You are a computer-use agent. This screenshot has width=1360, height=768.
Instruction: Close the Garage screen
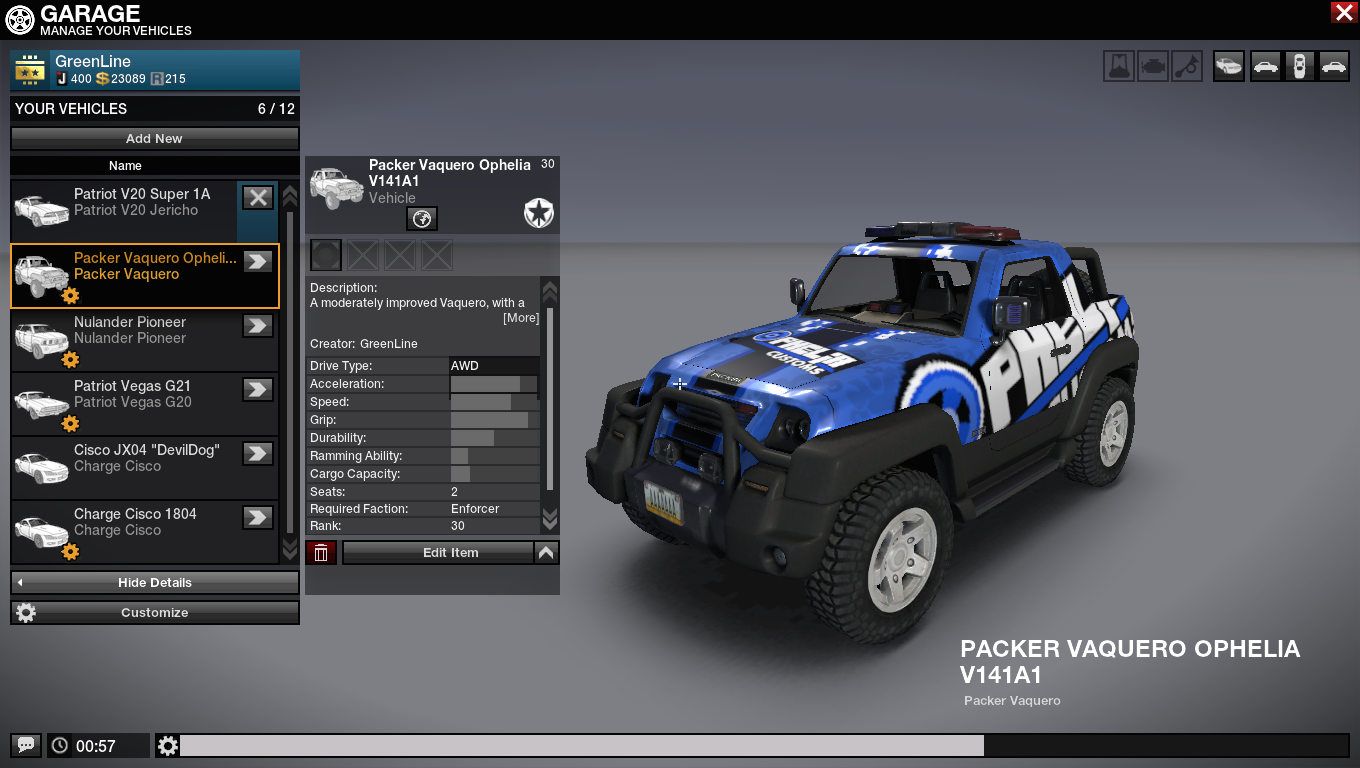(1343, 12)
